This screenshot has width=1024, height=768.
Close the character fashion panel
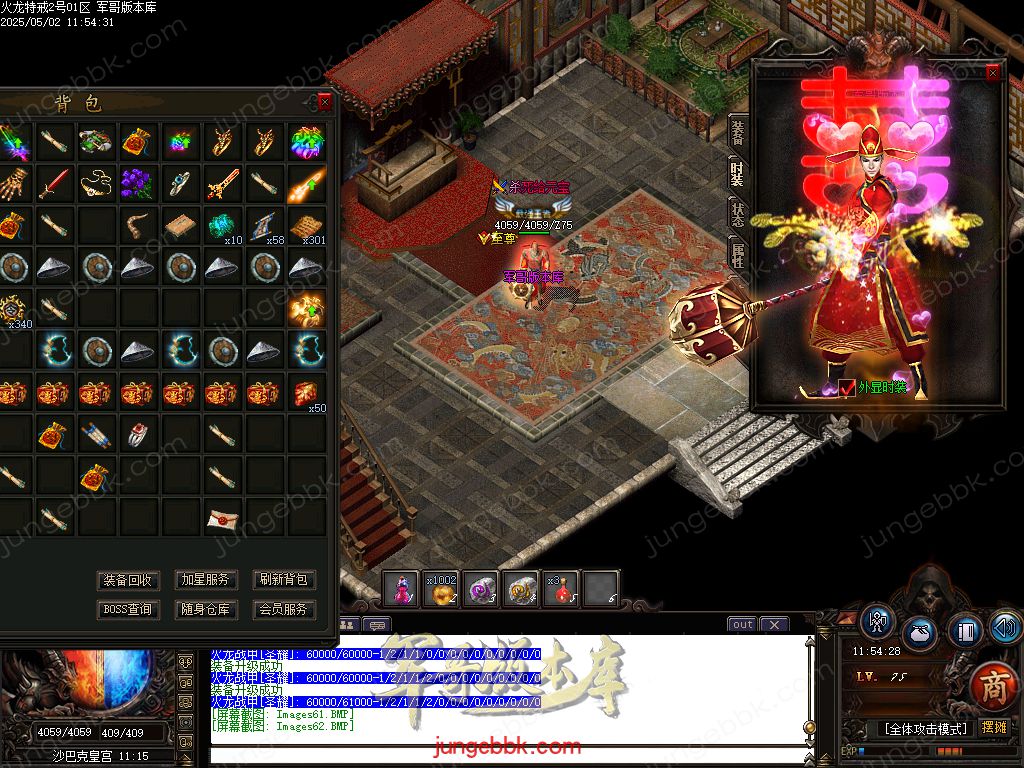[992, 73]
